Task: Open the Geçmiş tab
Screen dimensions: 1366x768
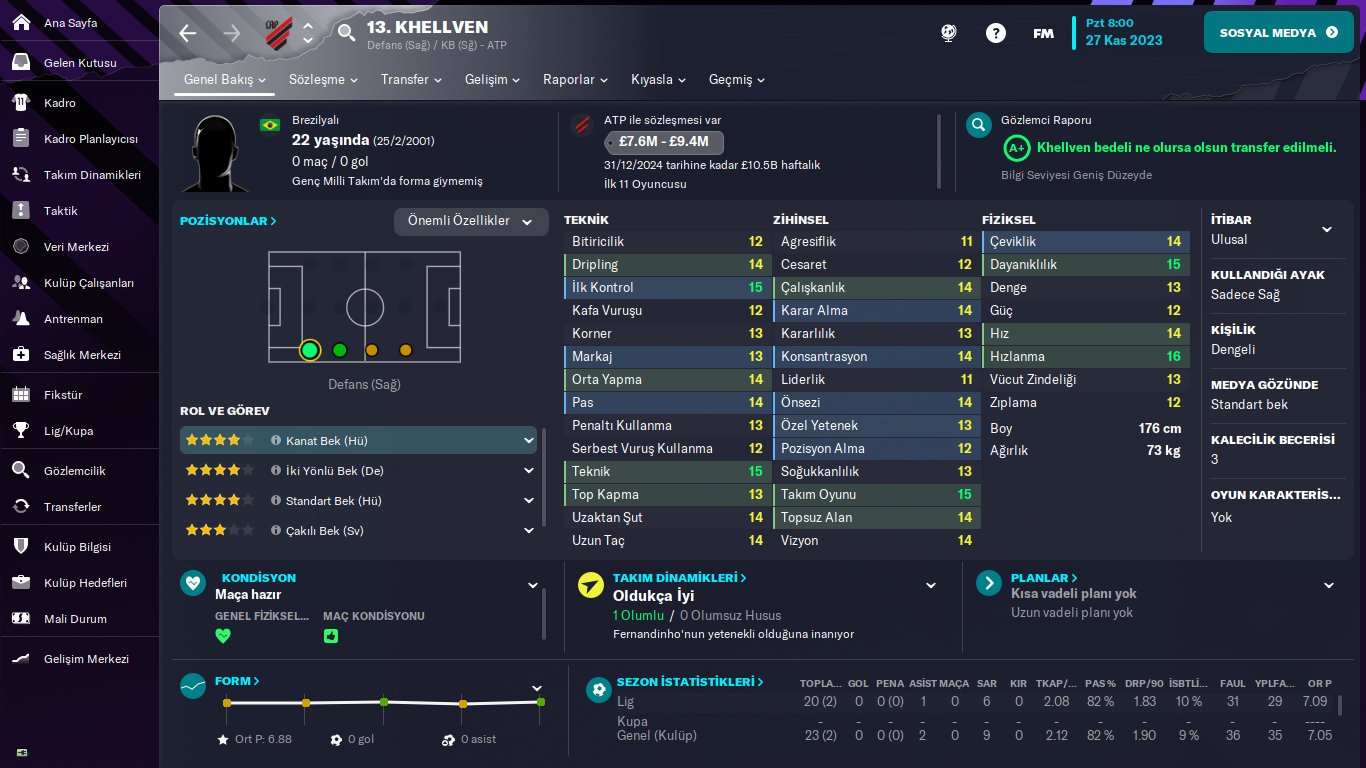Action: pos(736,79)
